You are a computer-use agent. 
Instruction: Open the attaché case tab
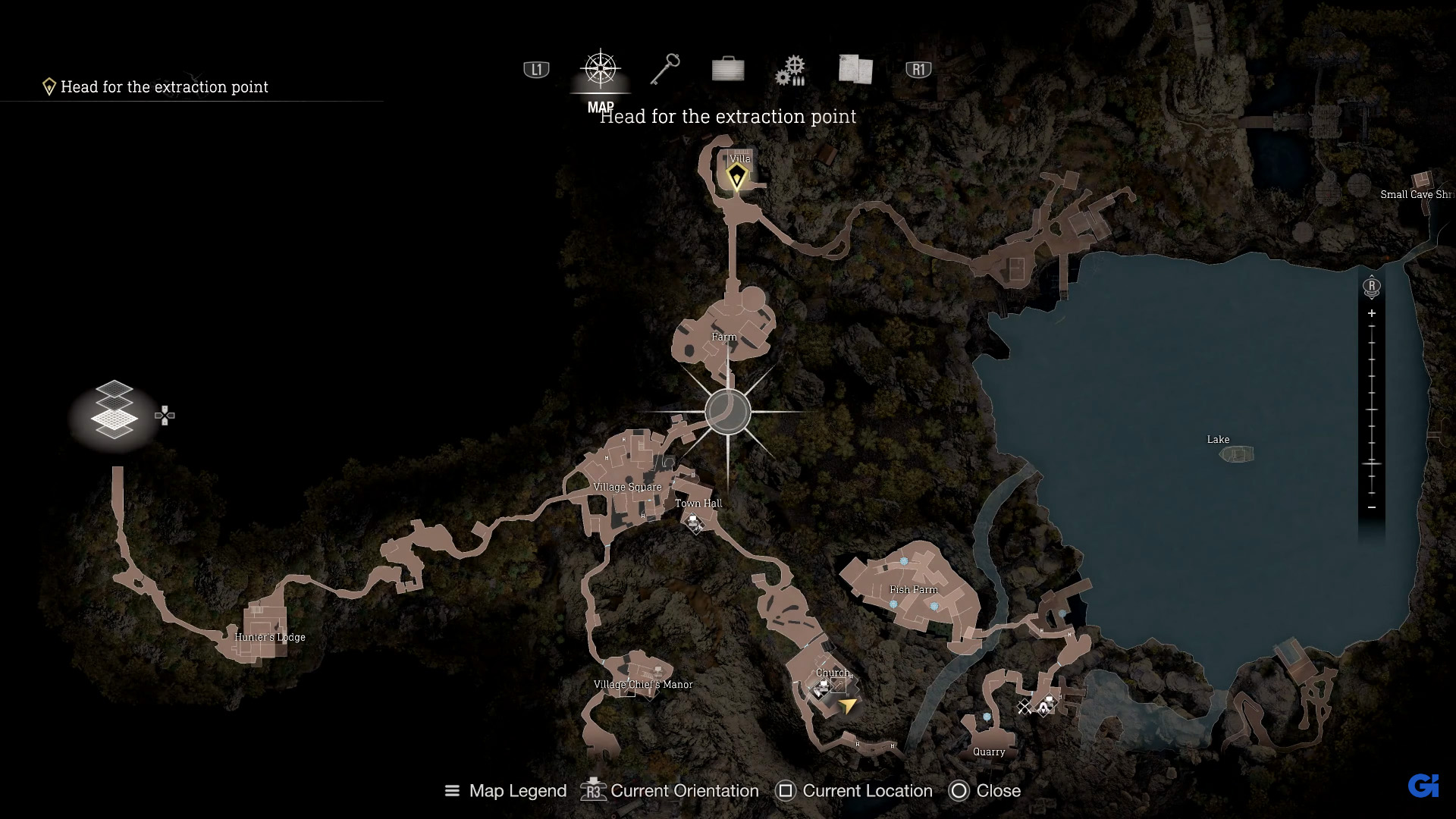coord(728,70)
